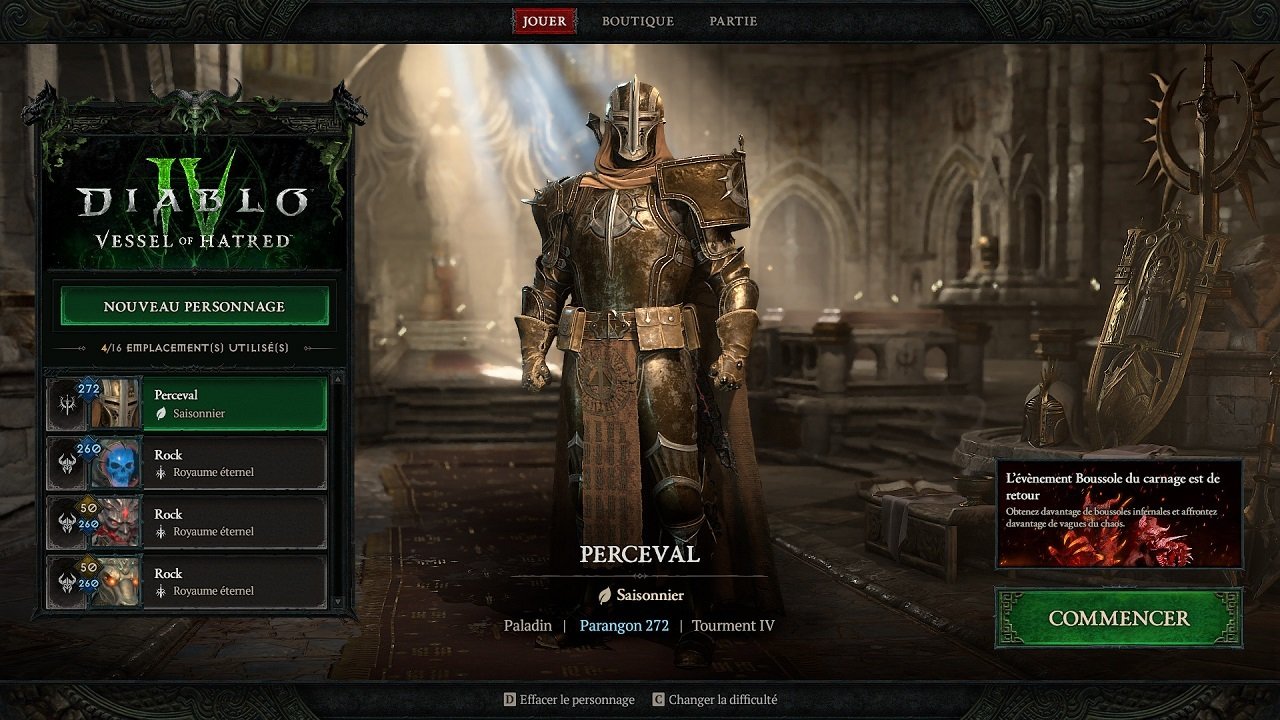Open the Partie tab
This screenshot has width=1280, height=720.
pos(733,21)
